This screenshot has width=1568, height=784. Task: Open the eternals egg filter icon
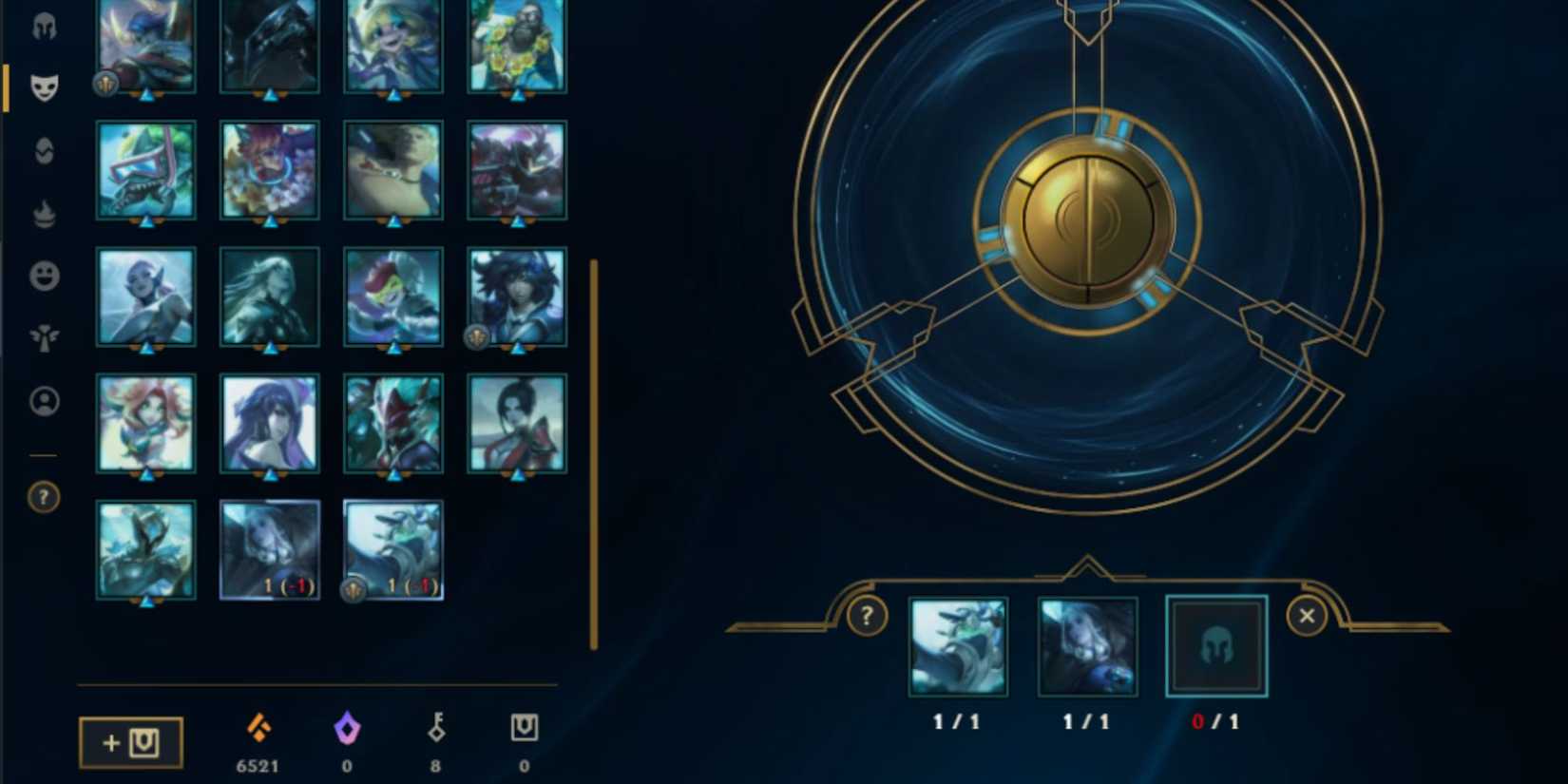tap(43, 152)
